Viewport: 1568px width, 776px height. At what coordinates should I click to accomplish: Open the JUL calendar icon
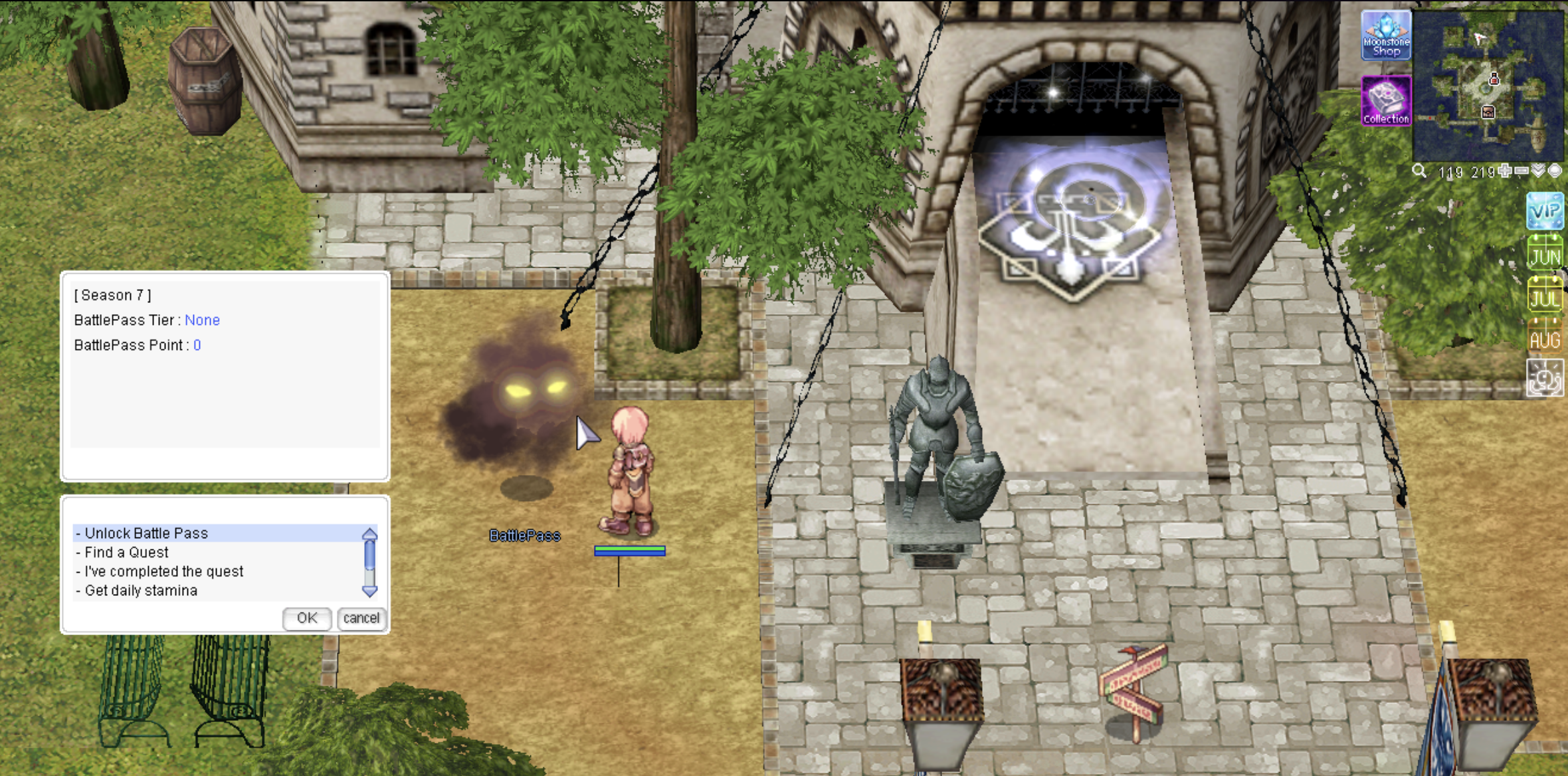tap(1545, 296)
